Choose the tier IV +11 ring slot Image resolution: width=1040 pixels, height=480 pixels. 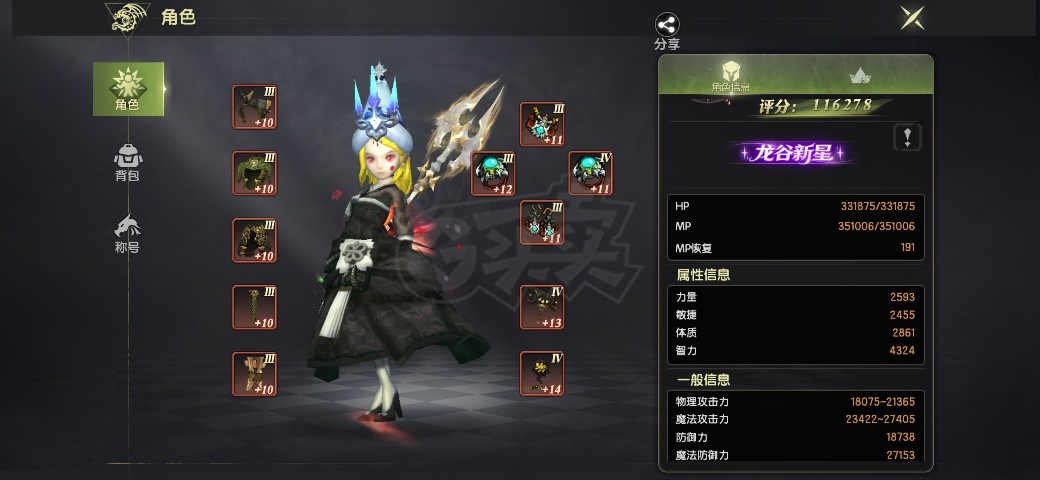(x=591, y=173)
